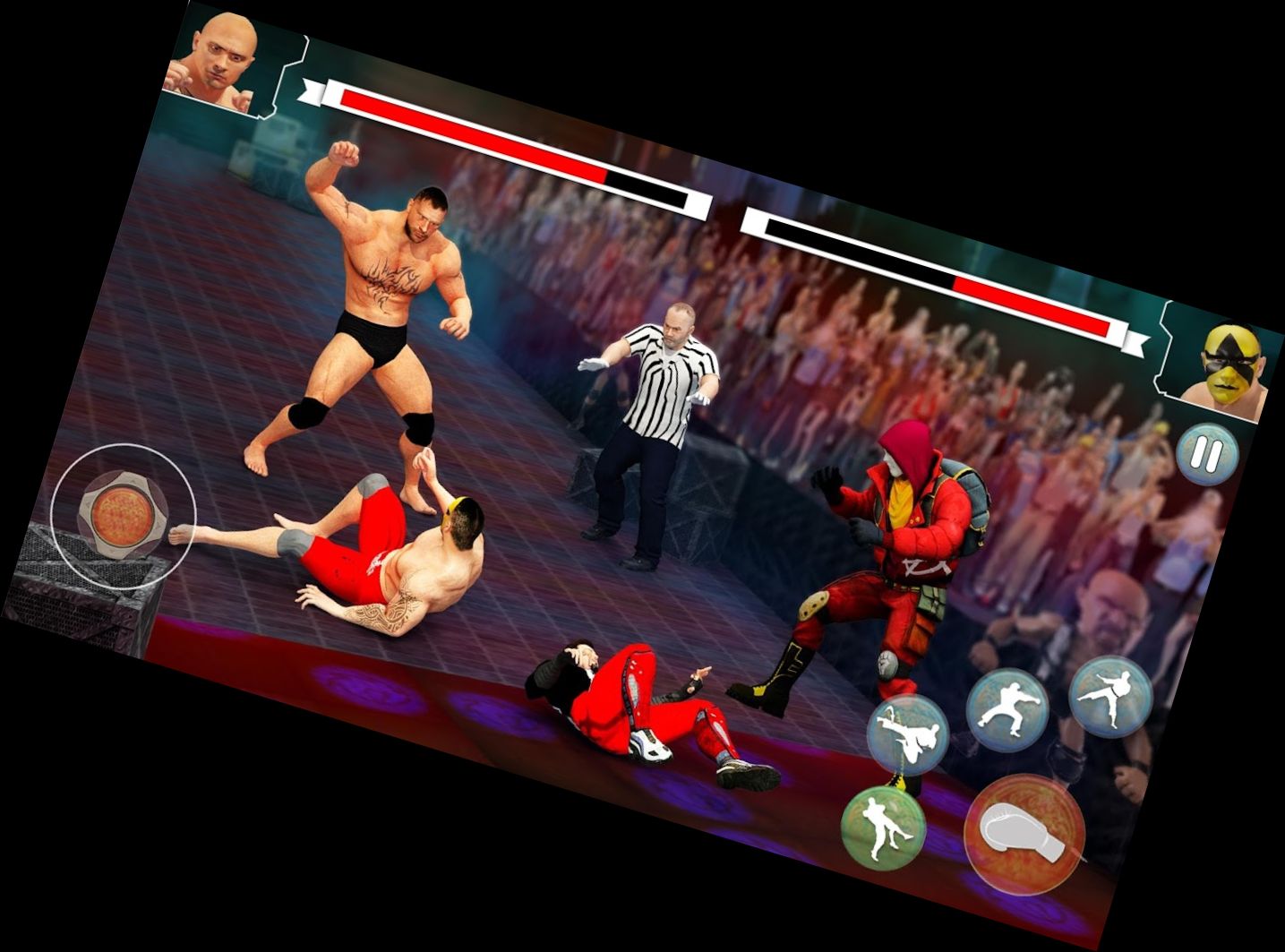The height and width of the screenshot is (952, 1285).
Task: Pause the wrestling match
Action: pyautogui.click(x=1206, y=454)
